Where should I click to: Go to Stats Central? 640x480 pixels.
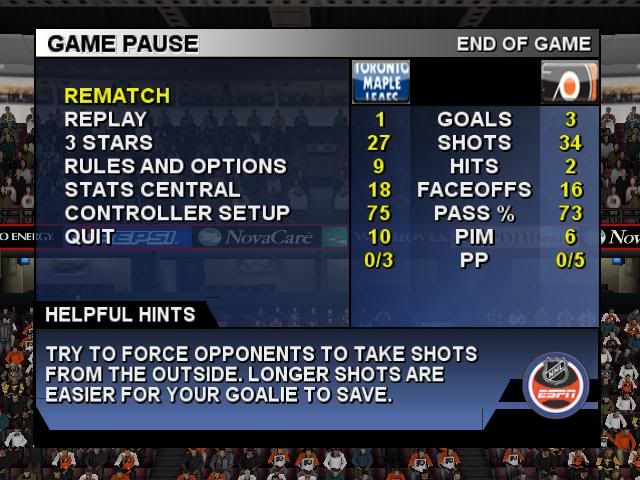pos(152,189)
